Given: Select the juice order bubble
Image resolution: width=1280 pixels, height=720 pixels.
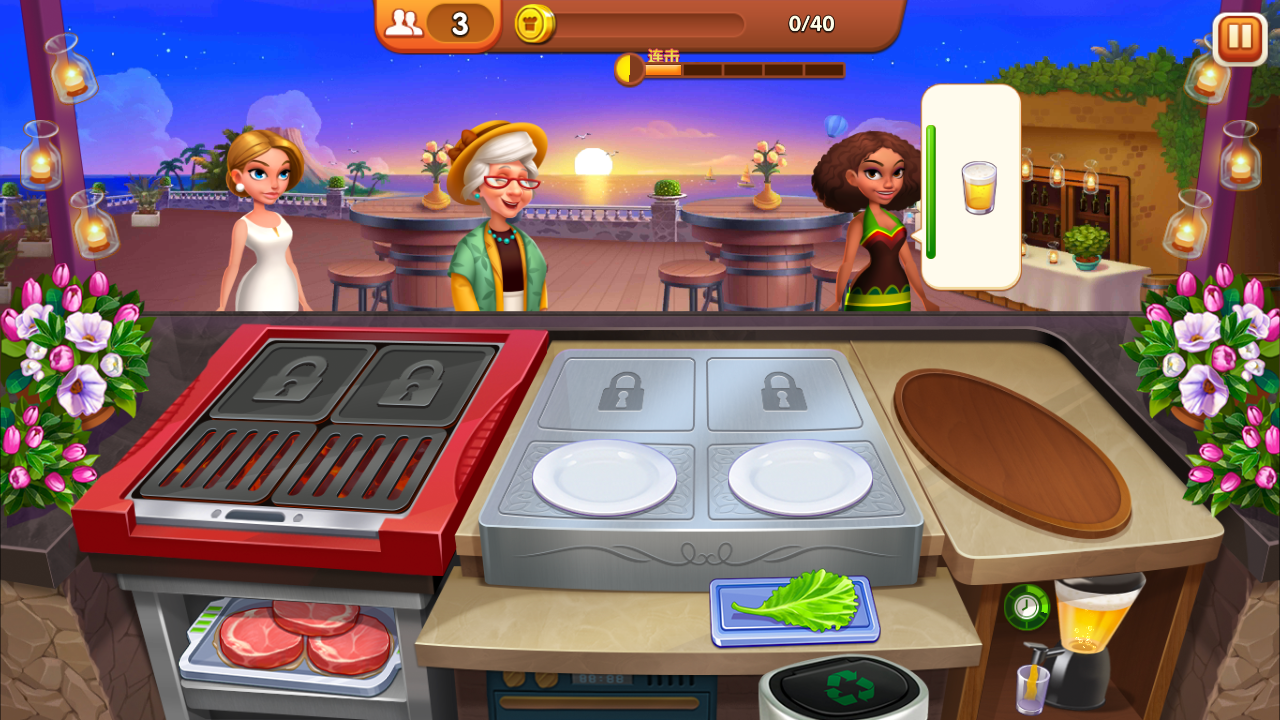Looking at the screenshot, I should (x=972, y=187).
